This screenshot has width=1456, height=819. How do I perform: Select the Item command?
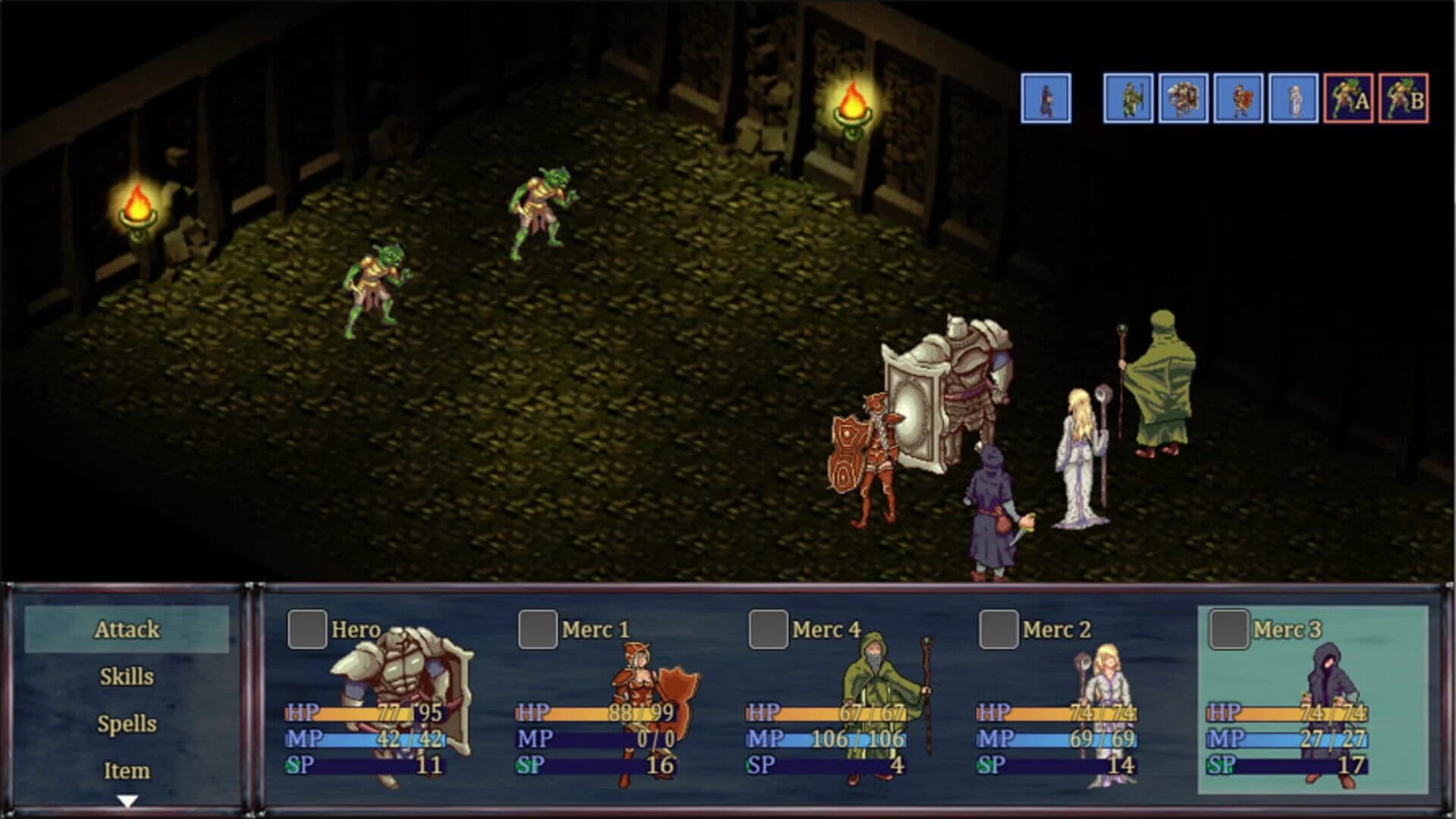(127, 770)
